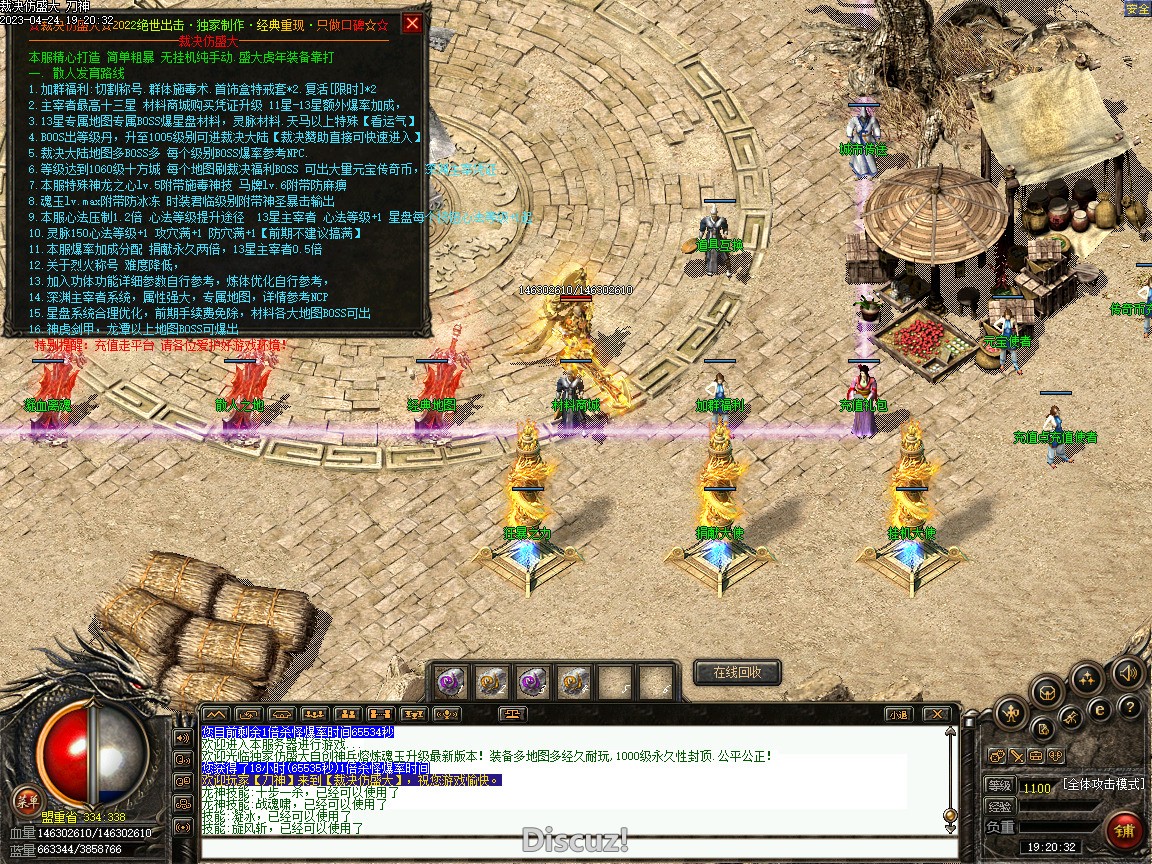Click the 小退 logout button
Screen dimensions: 1152x864
pyautogui.click(x=897, y=714)
